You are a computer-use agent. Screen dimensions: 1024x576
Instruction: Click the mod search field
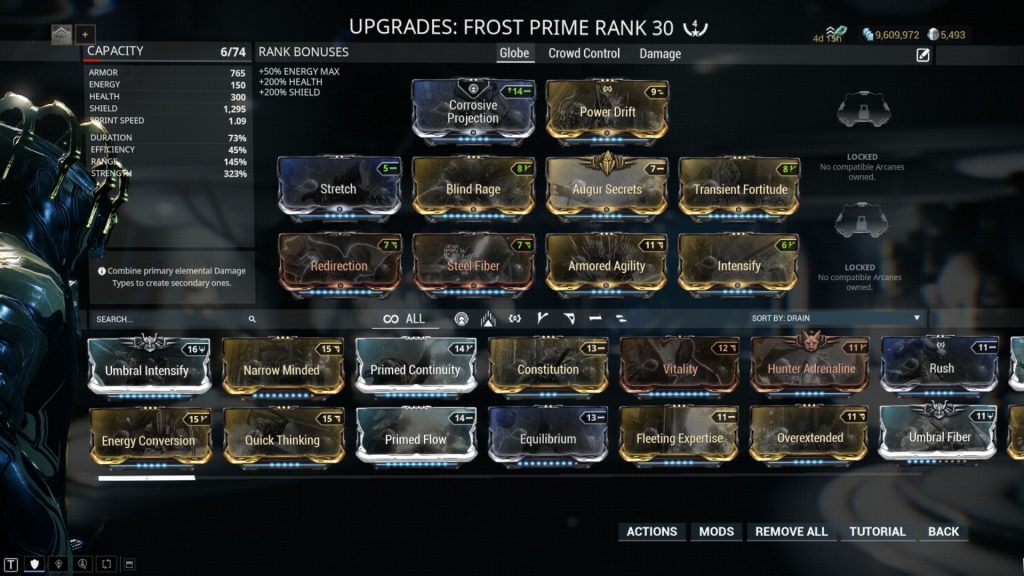coord(170,319)
